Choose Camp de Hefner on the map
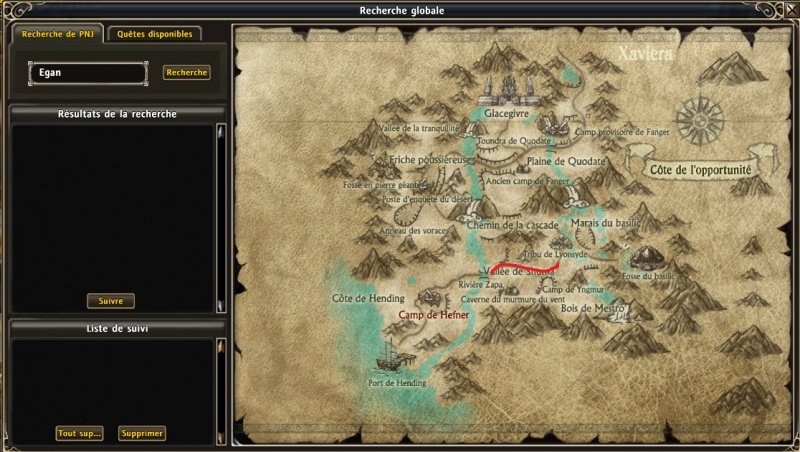Viewport: 800px width, 452px height. point(434,314)
